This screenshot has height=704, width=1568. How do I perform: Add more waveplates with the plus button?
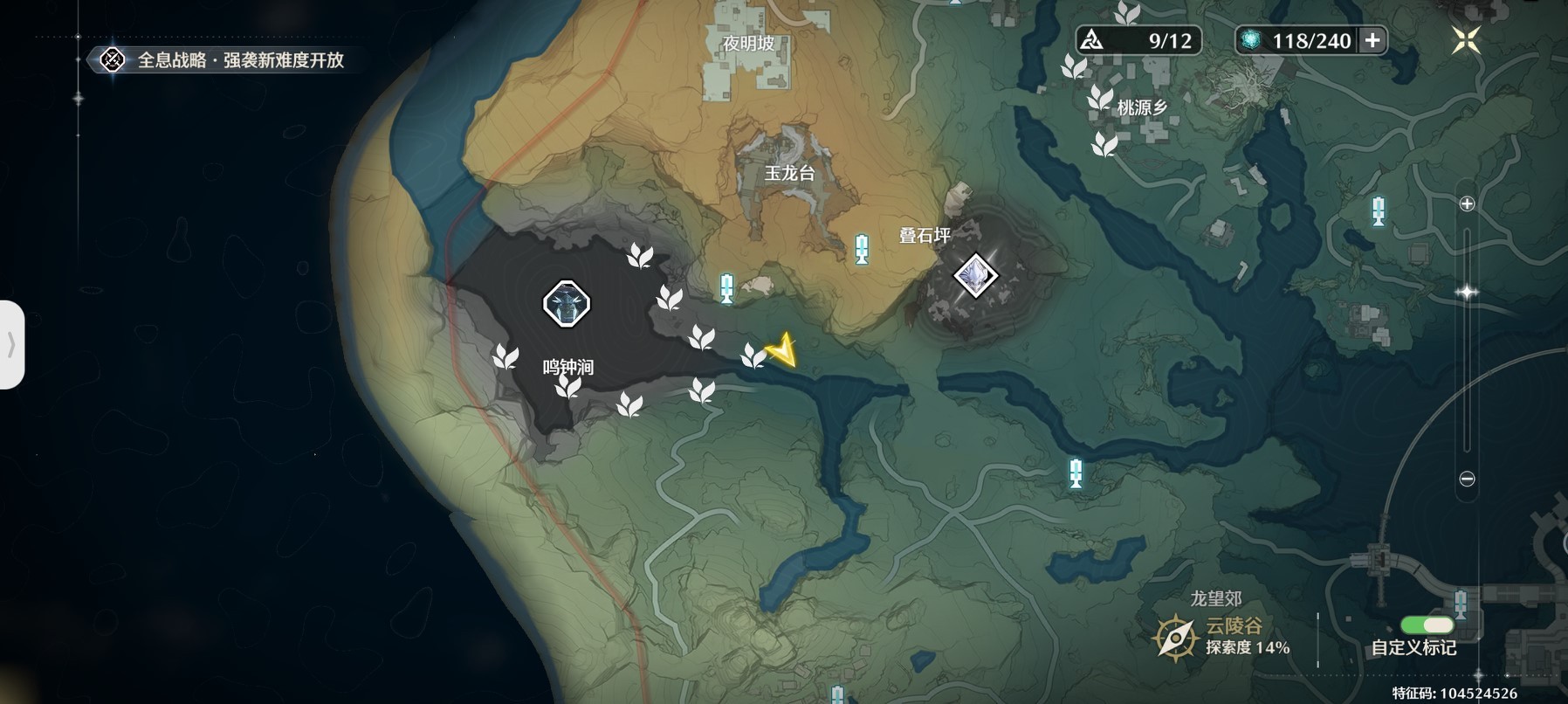point(1372,40)
